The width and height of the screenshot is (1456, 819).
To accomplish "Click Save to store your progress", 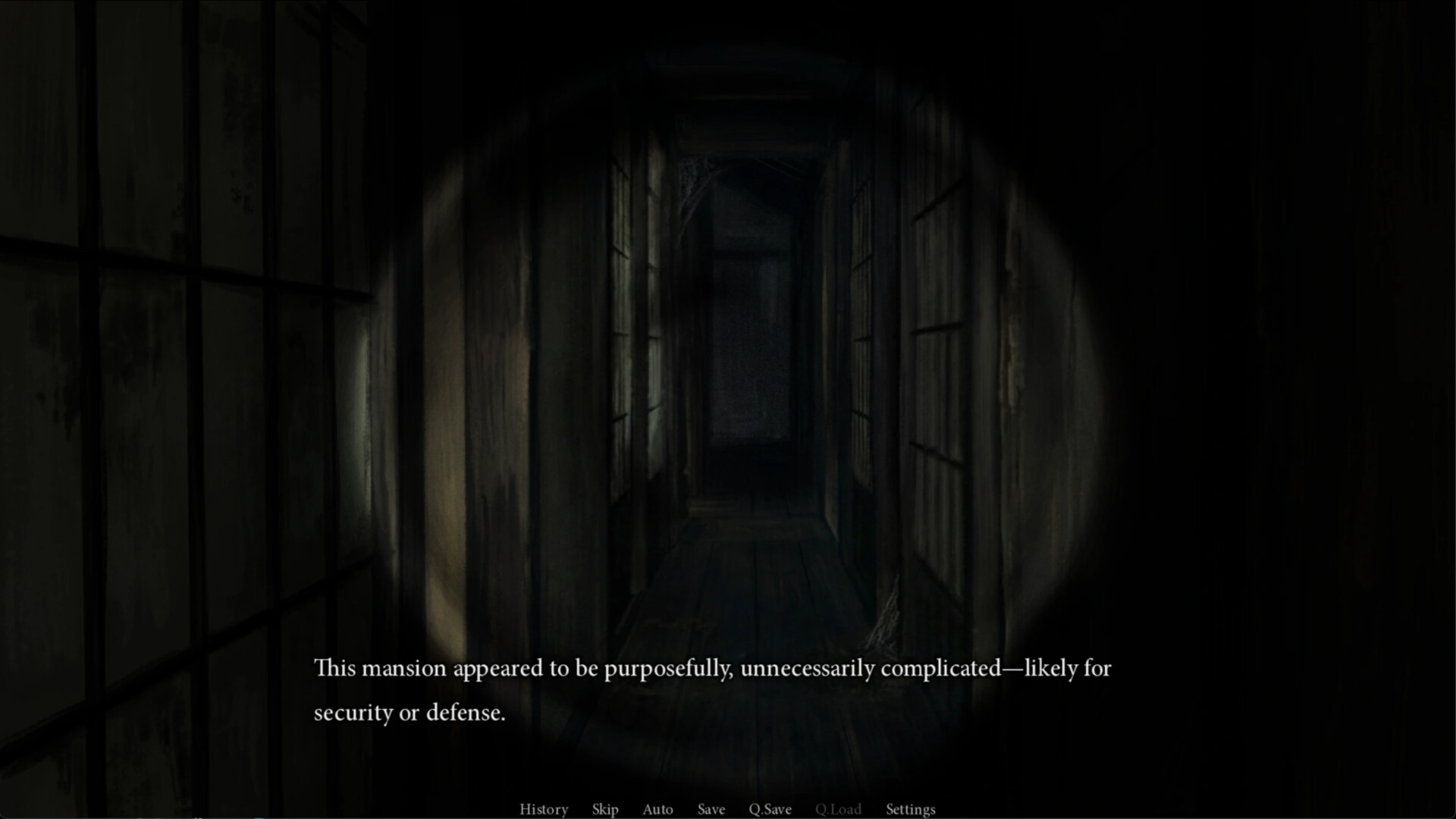I will 711,809.
